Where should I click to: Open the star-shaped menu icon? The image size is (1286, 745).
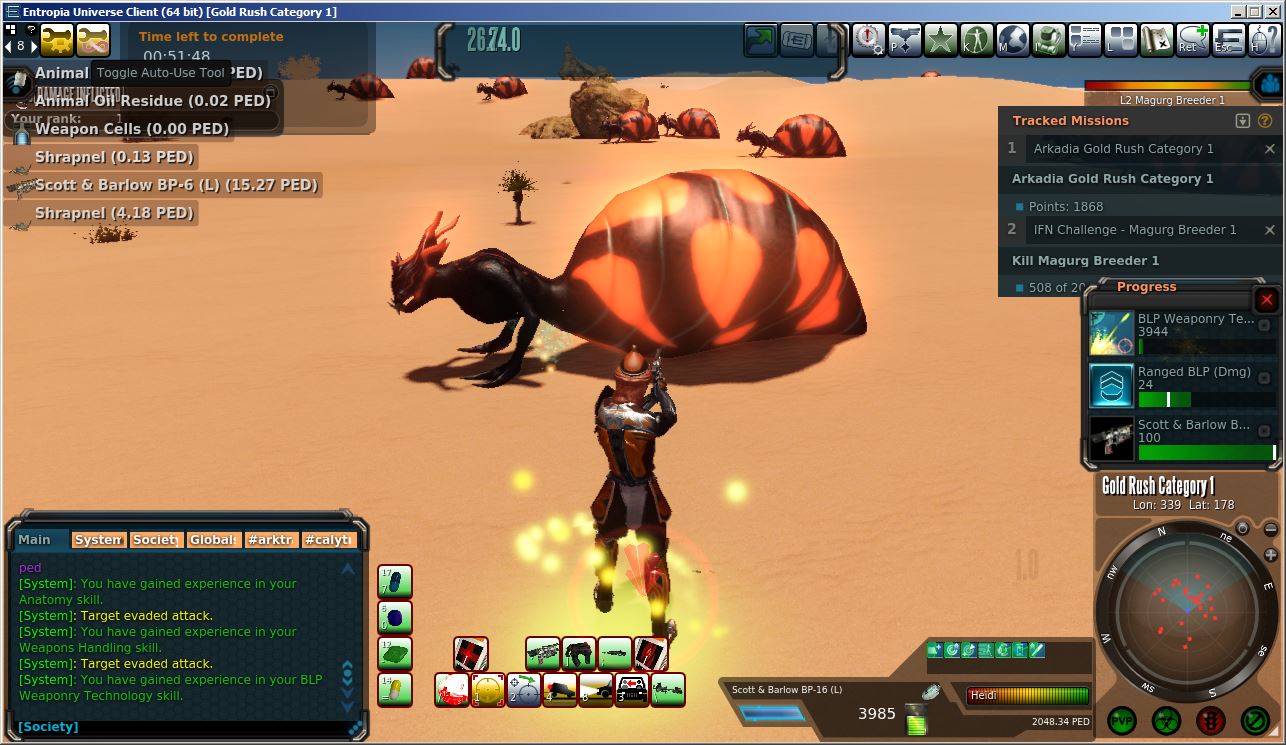pos(939,40)
